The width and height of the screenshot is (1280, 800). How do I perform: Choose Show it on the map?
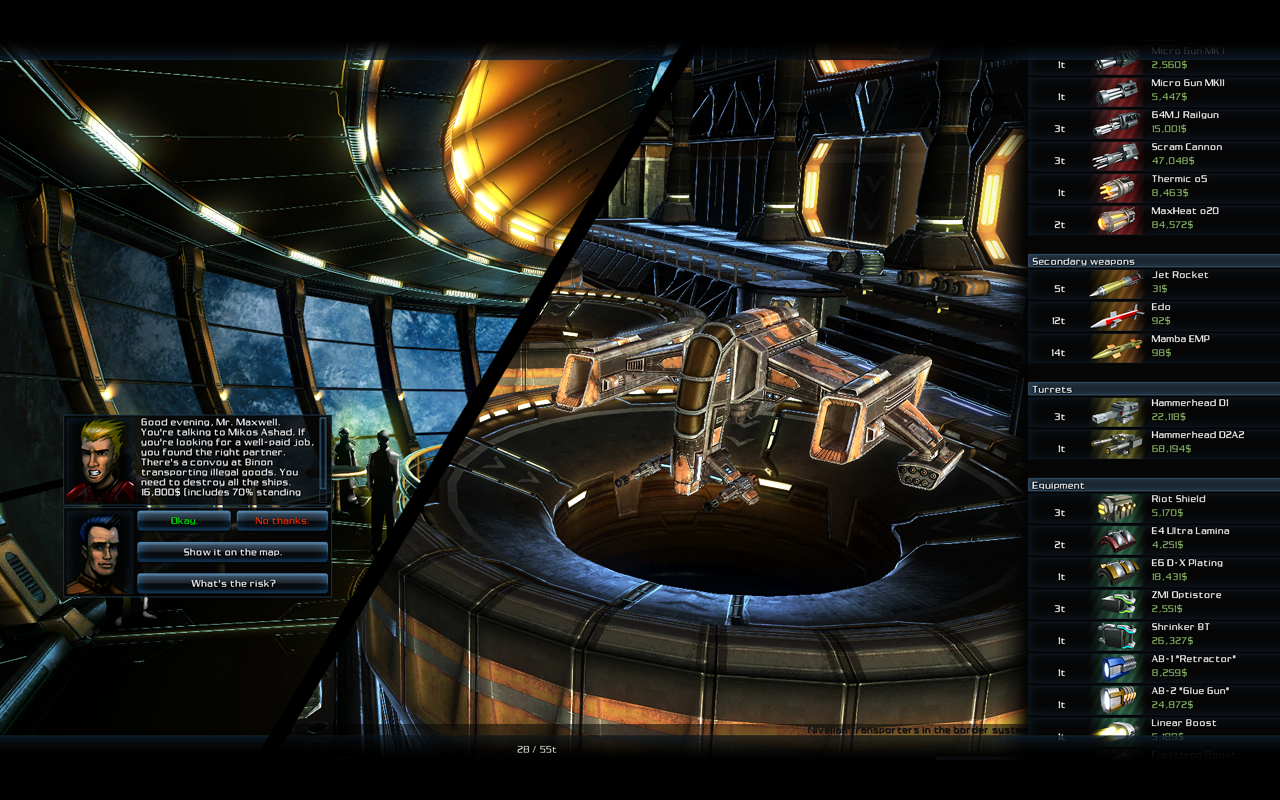point(232,552)
